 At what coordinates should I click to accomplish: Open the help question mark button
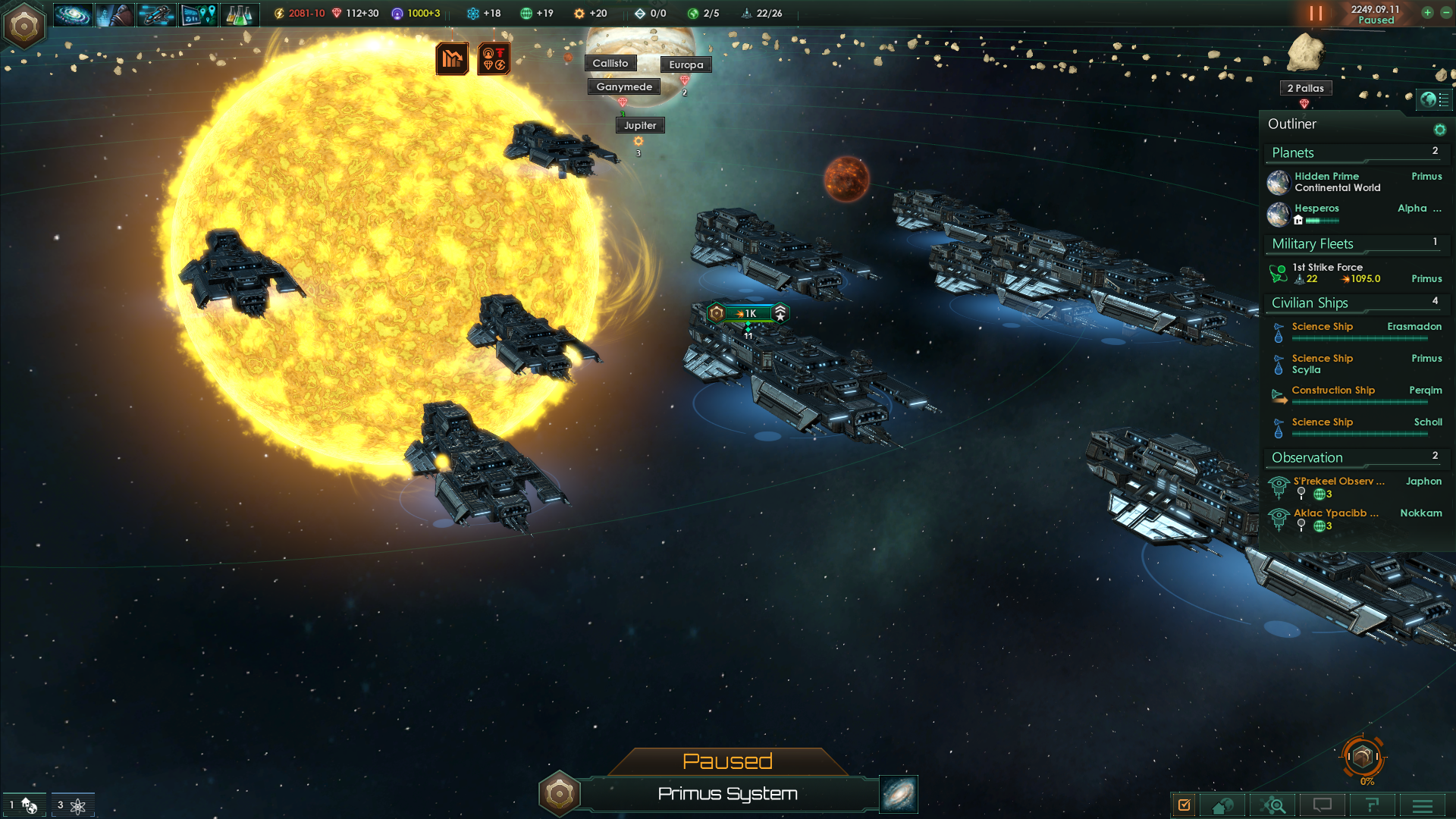point(1372,805)
